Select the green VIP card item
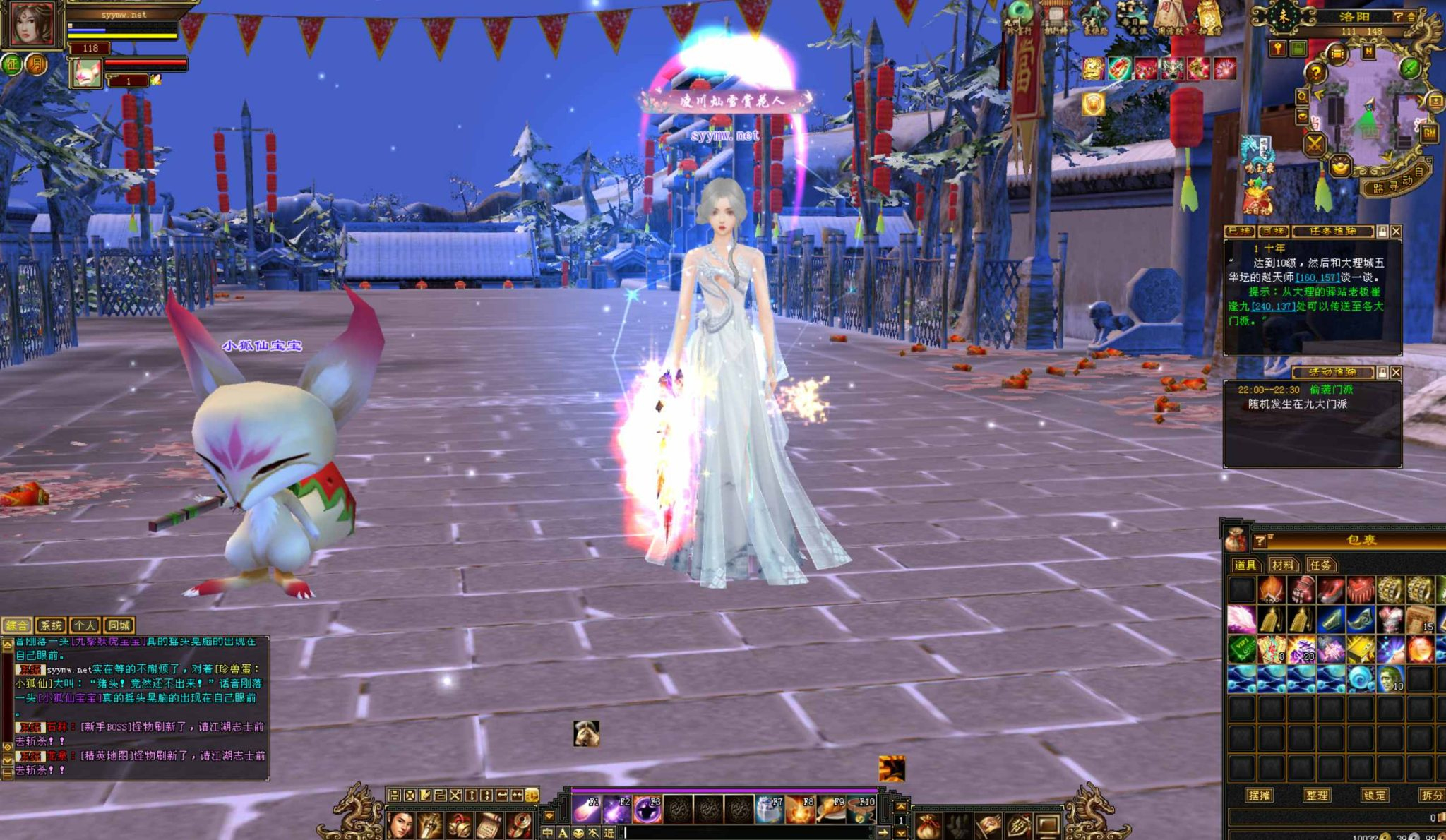 pos(1241,649)
